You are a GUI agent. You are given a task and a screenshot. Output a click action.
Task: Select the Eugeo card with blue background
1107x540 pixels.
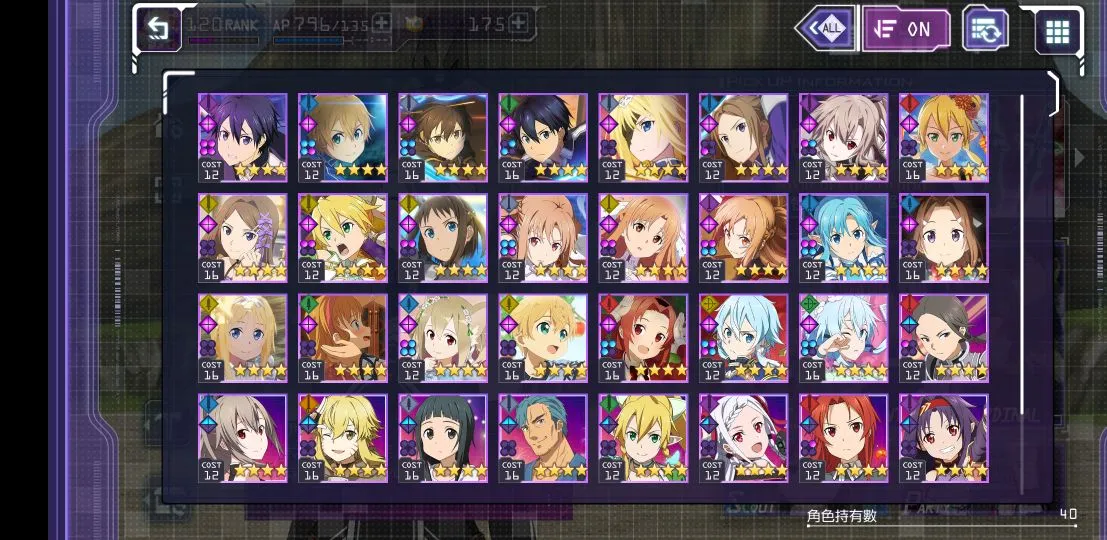click(343, 138)
